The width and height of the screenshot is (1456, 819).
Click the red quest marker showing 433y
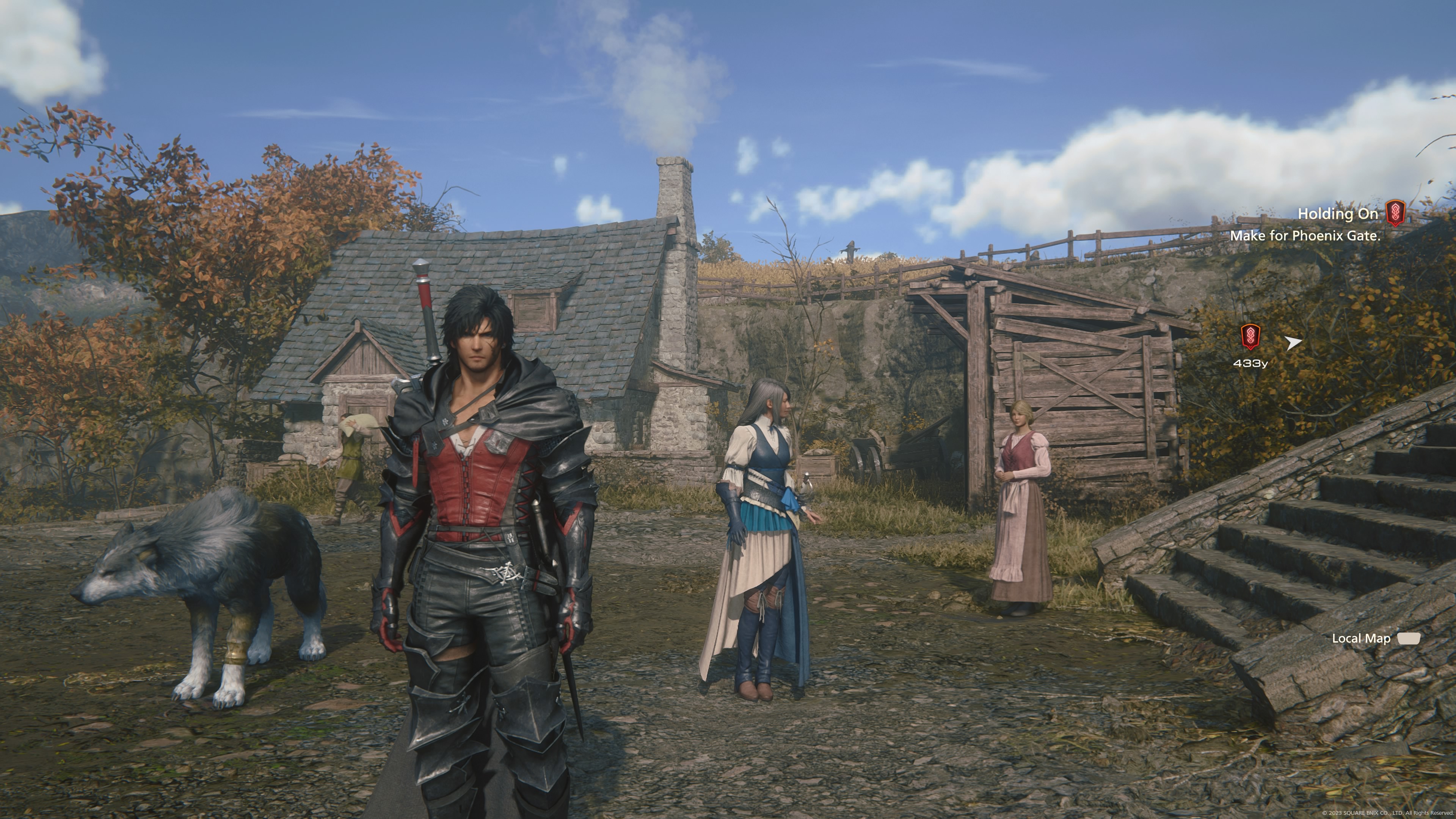point(1250,337)
